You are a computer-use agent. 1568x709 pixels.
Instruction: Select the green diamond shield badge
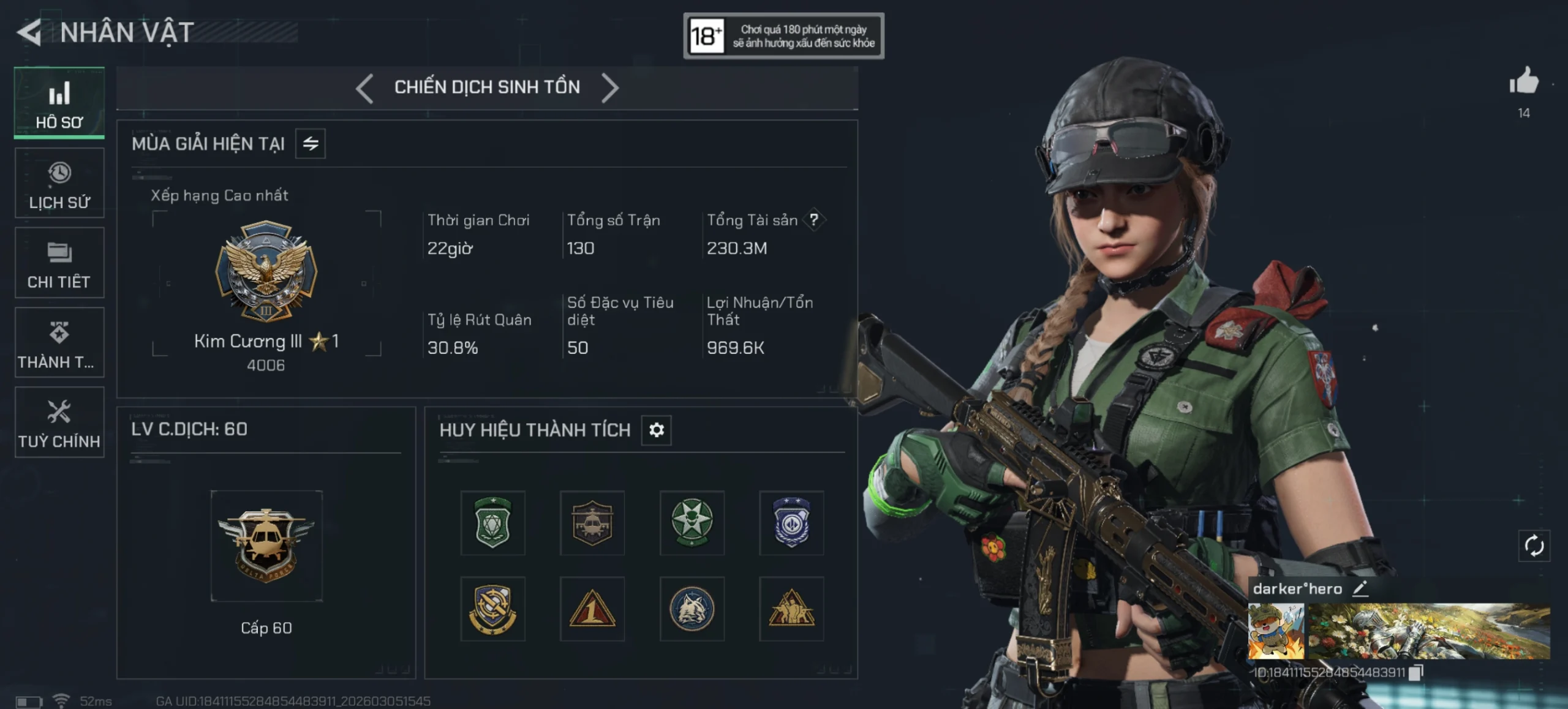(x=493, y=523)
